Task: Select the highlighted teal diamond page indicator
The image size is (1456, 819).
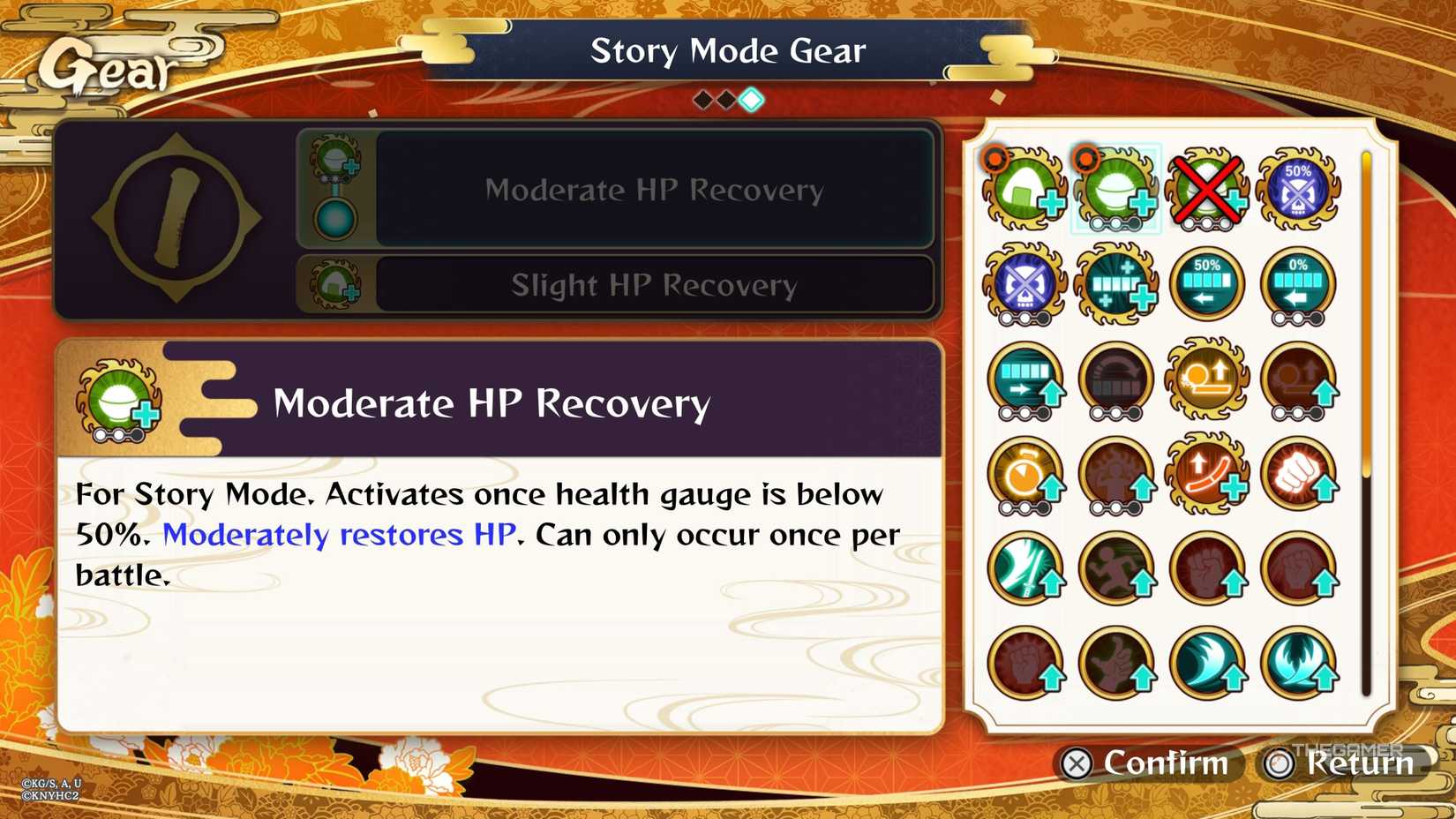Action: [x=749, y=100]
